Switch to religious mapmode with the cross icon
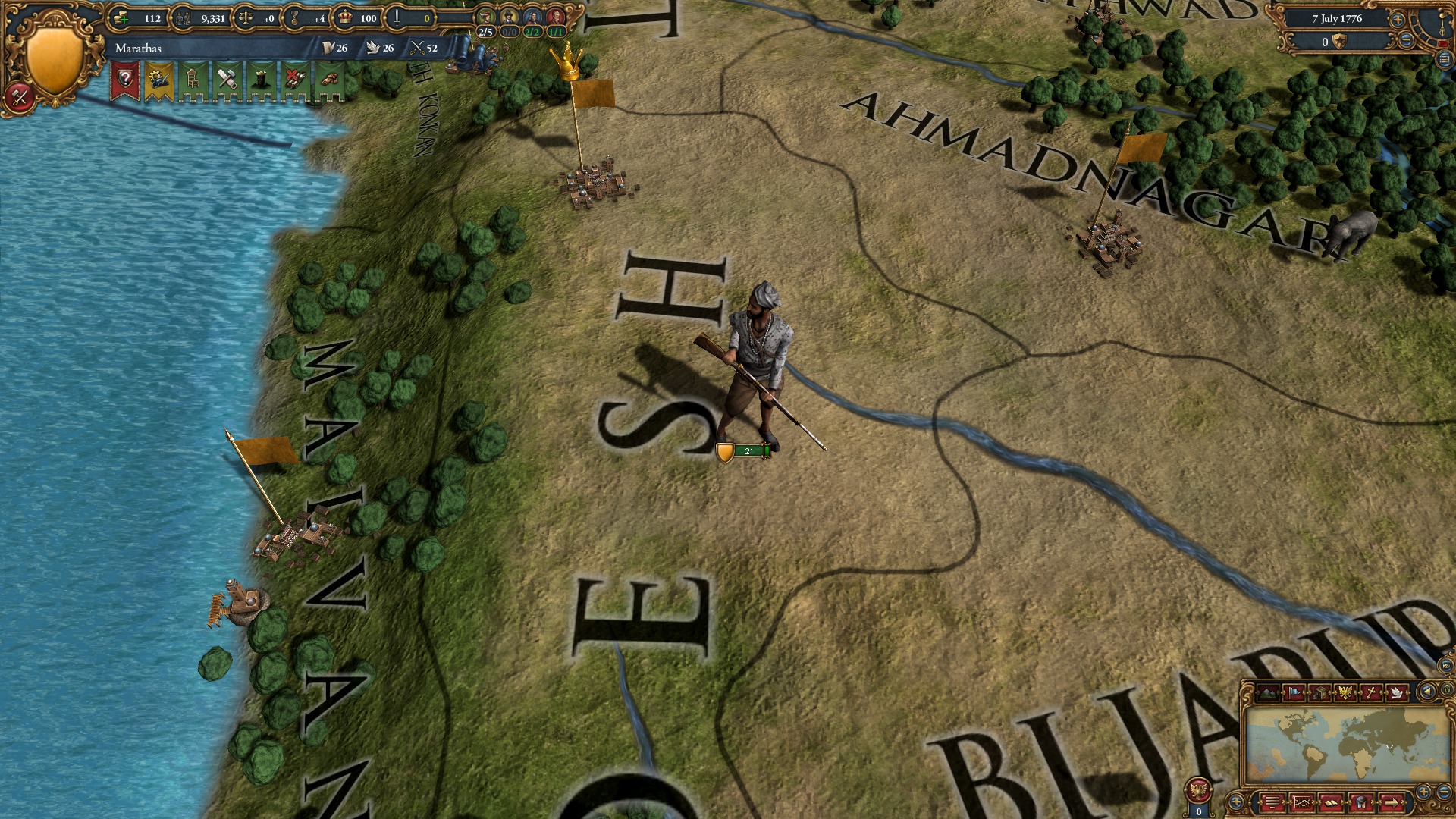Screen dimensions: 1456x819 pyautogui.click(x=1372, y=692)
